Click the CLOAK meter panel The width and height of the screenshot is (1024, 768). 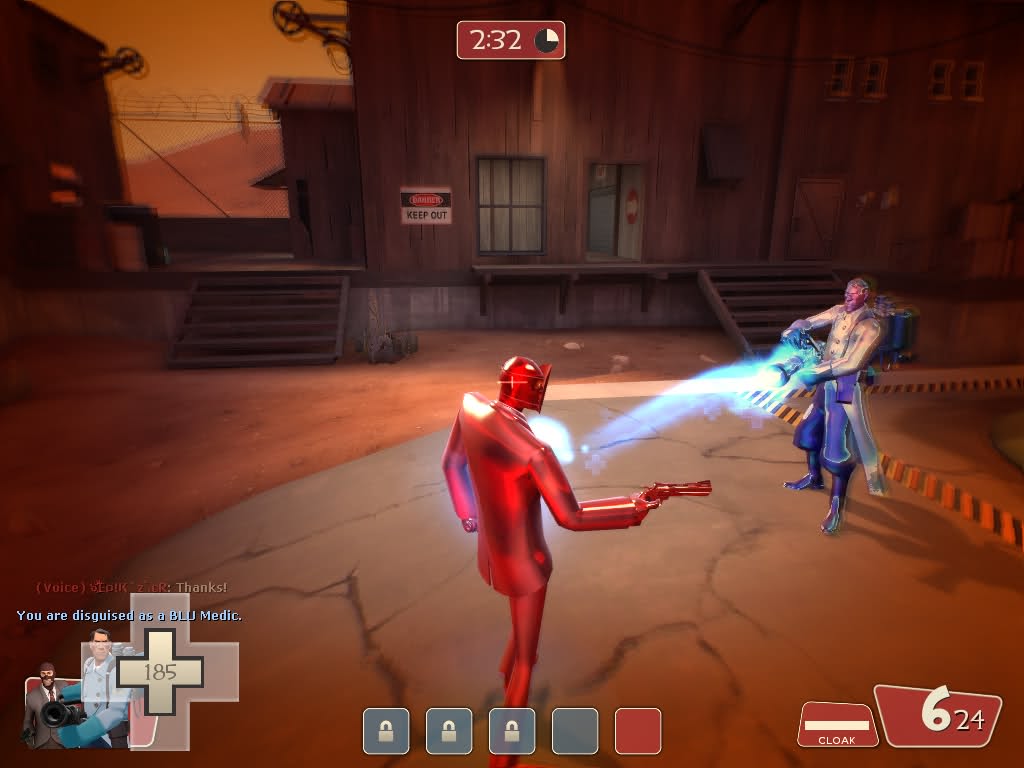837,724
